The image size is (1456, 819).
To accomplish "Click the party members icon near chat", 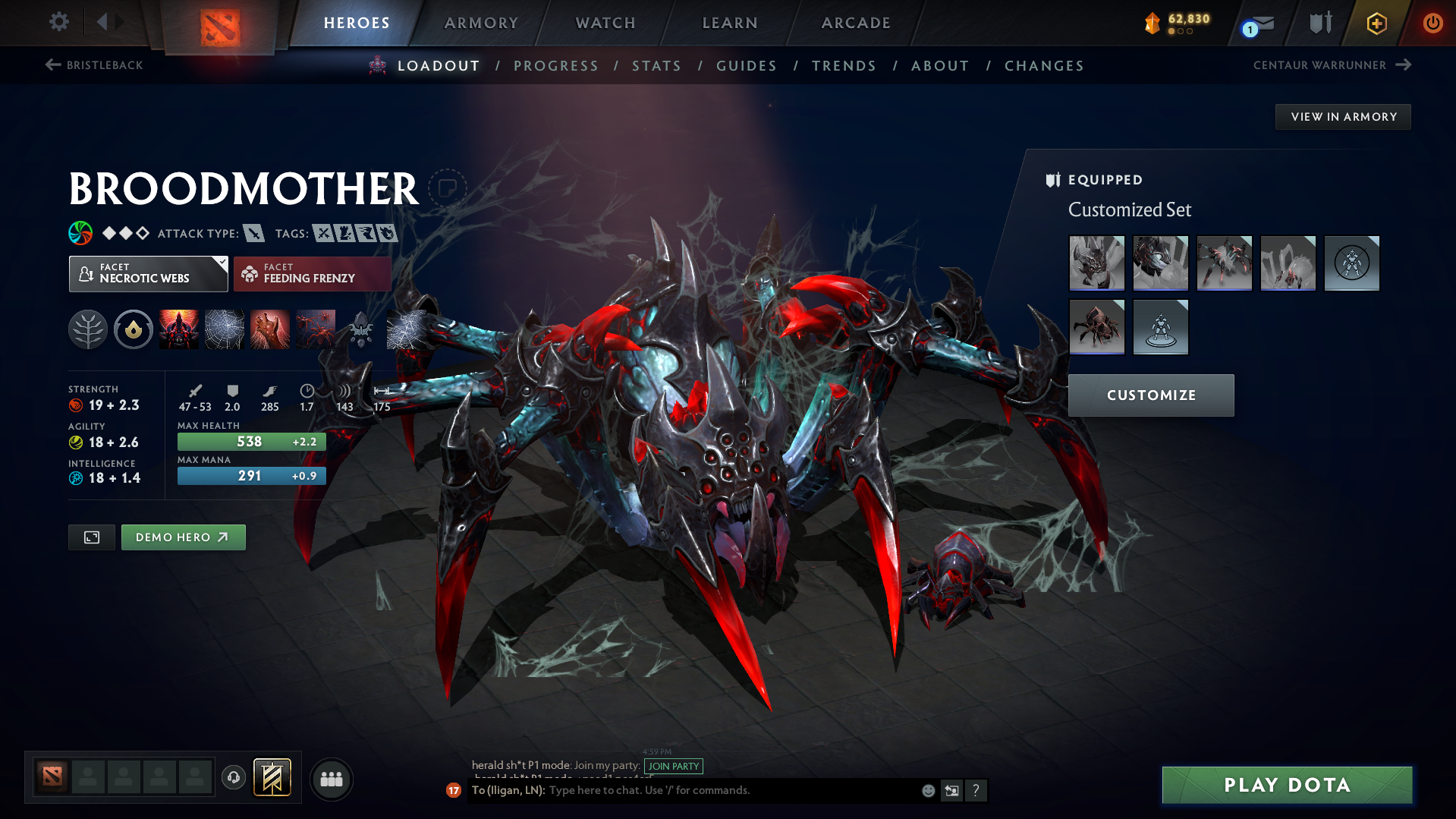I will (x=331, y=779).
